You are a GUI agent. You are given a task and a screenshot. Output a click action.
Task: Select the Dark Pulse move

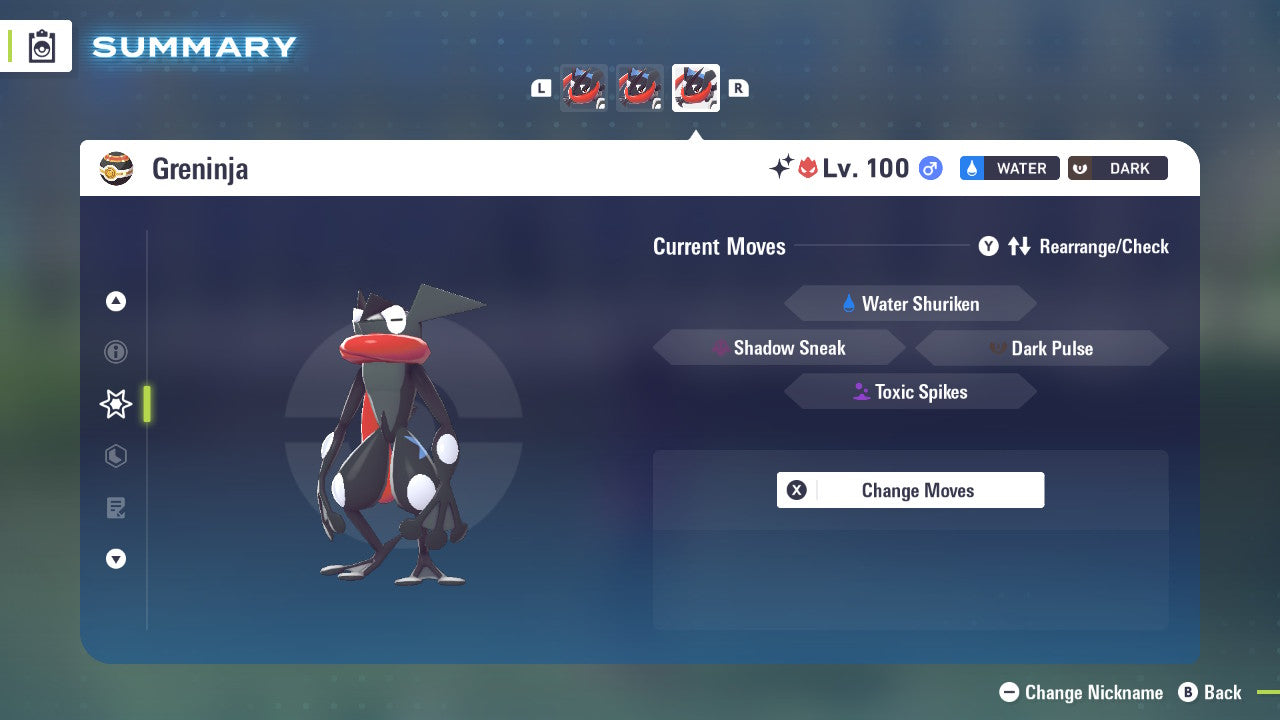pos(1041,347)
